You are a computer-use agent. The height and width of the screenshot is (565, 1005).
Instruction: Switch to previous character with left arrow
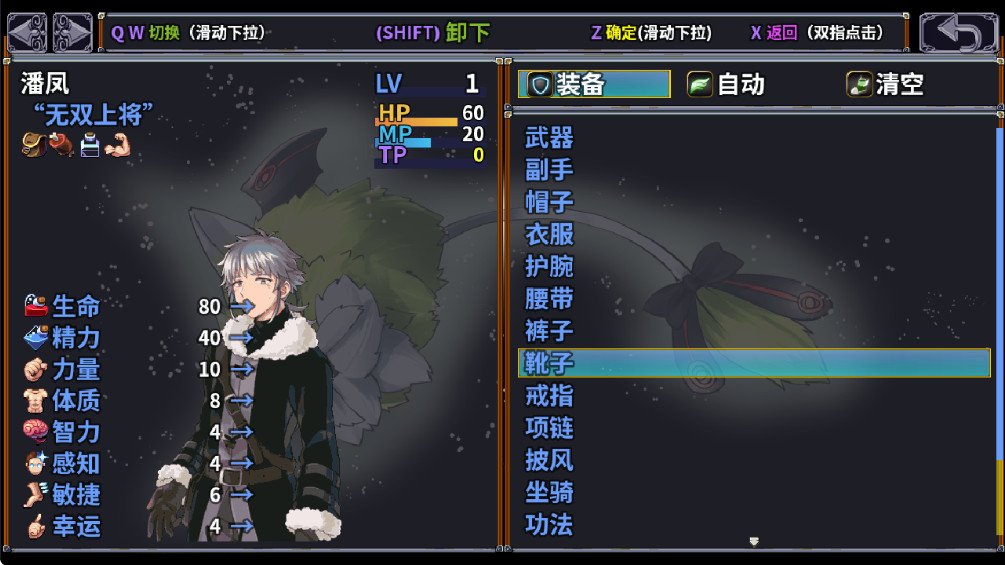click(27, 33)
